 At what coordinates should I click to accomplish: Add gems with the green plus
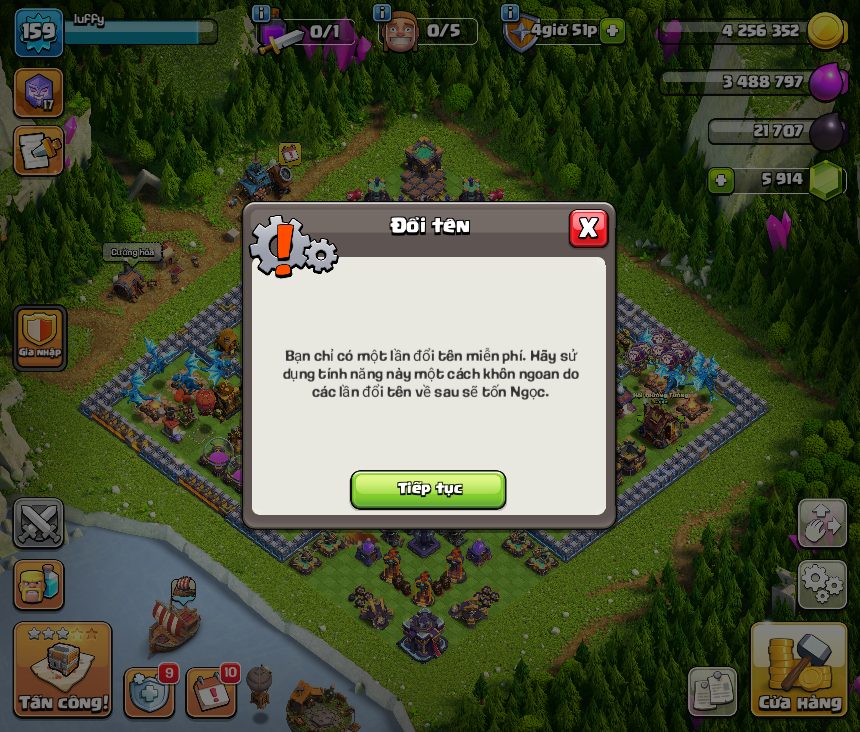click(721, 180)
